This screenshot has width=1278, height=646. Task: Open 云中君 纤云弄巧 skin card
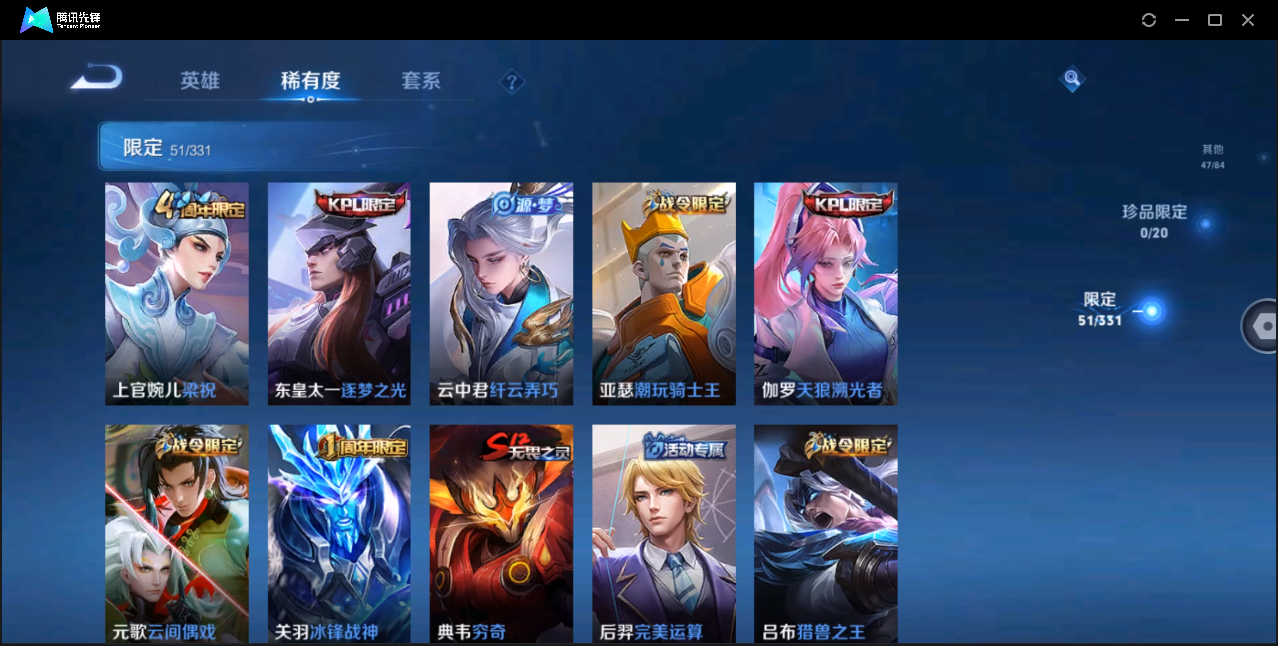(x=501, y=293)
